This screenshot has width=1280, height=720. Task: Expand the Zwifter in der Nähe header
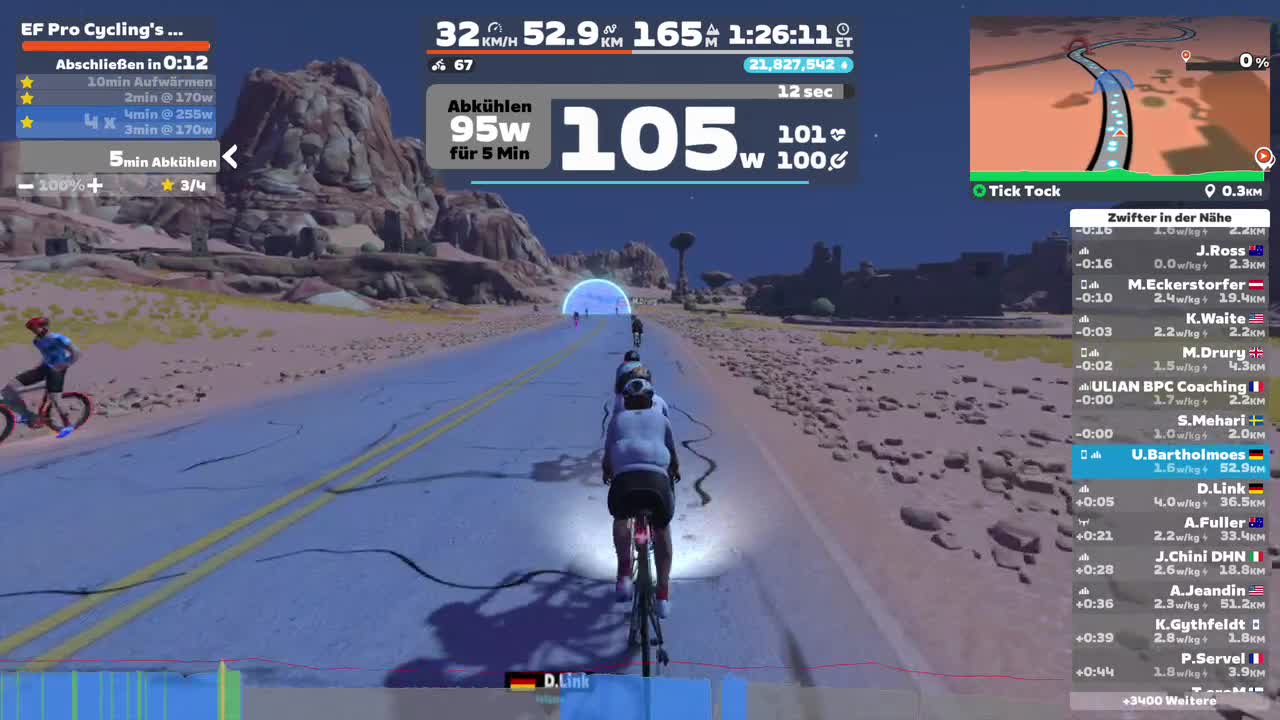(1170, 217)
